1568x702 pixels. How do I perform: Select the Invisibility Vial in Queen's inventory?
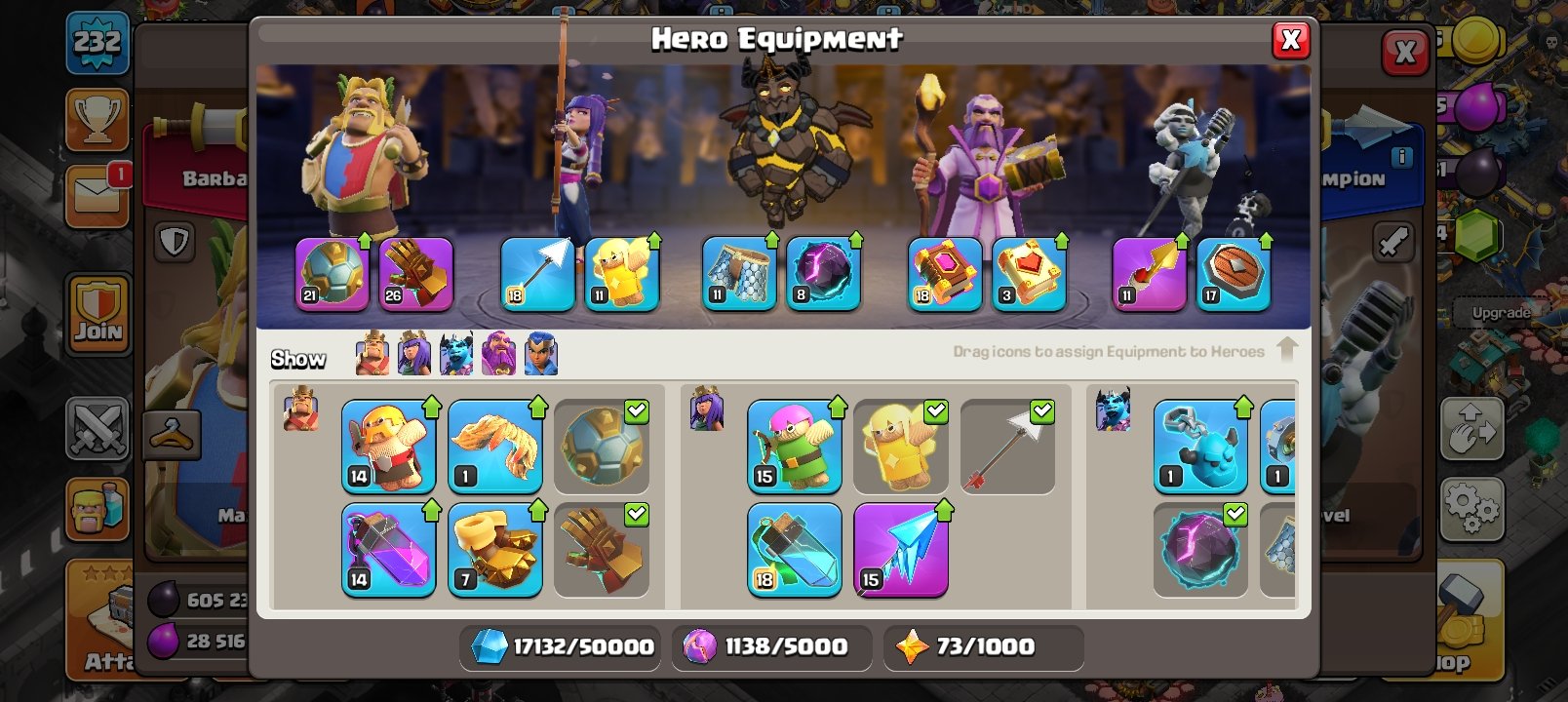(x=793, y=549)
